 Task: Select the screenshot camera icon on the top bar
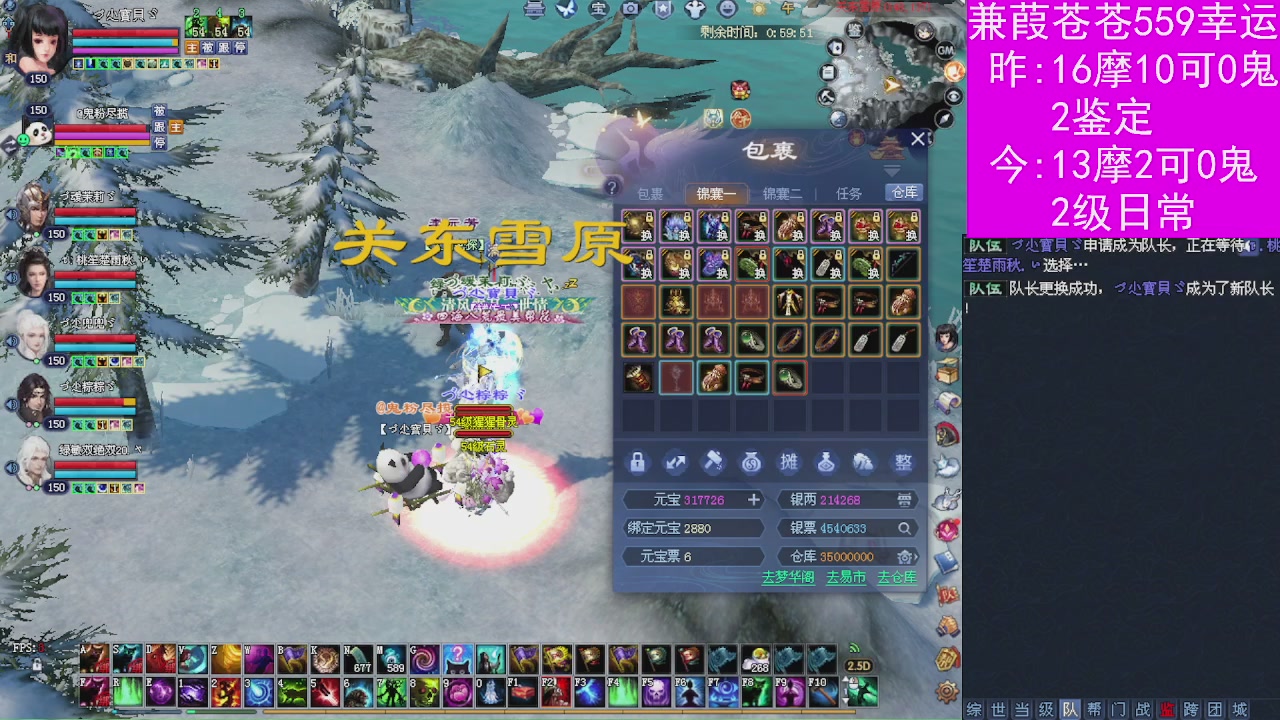(x=630, y=11)
